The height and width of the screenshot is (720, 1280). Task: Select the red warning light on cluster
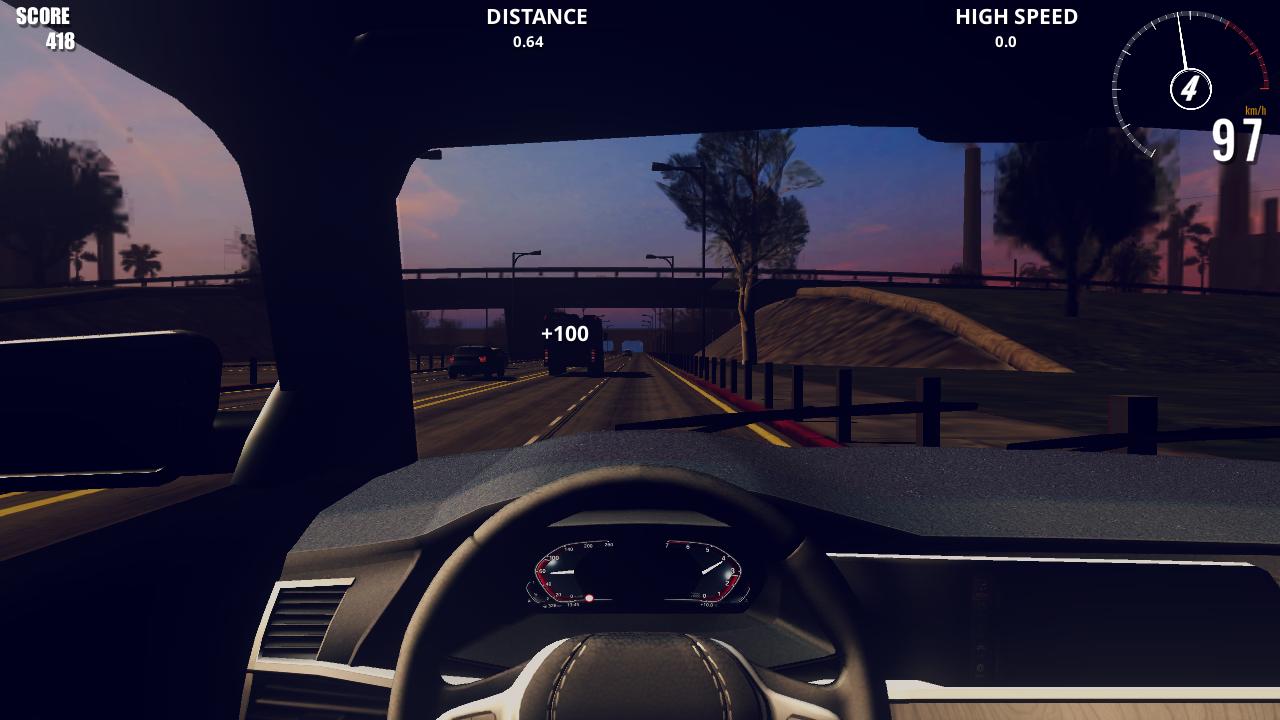[589, 598]
